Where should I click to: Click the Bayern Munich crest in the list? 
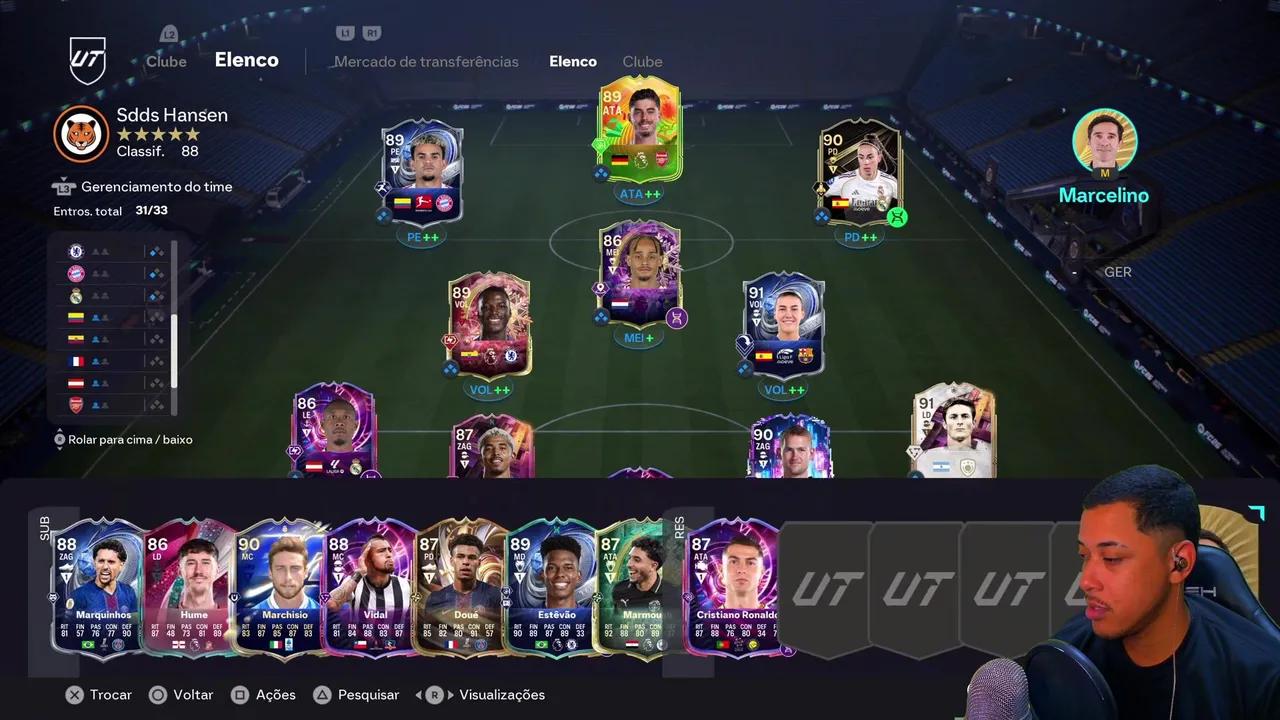[76, 273]
